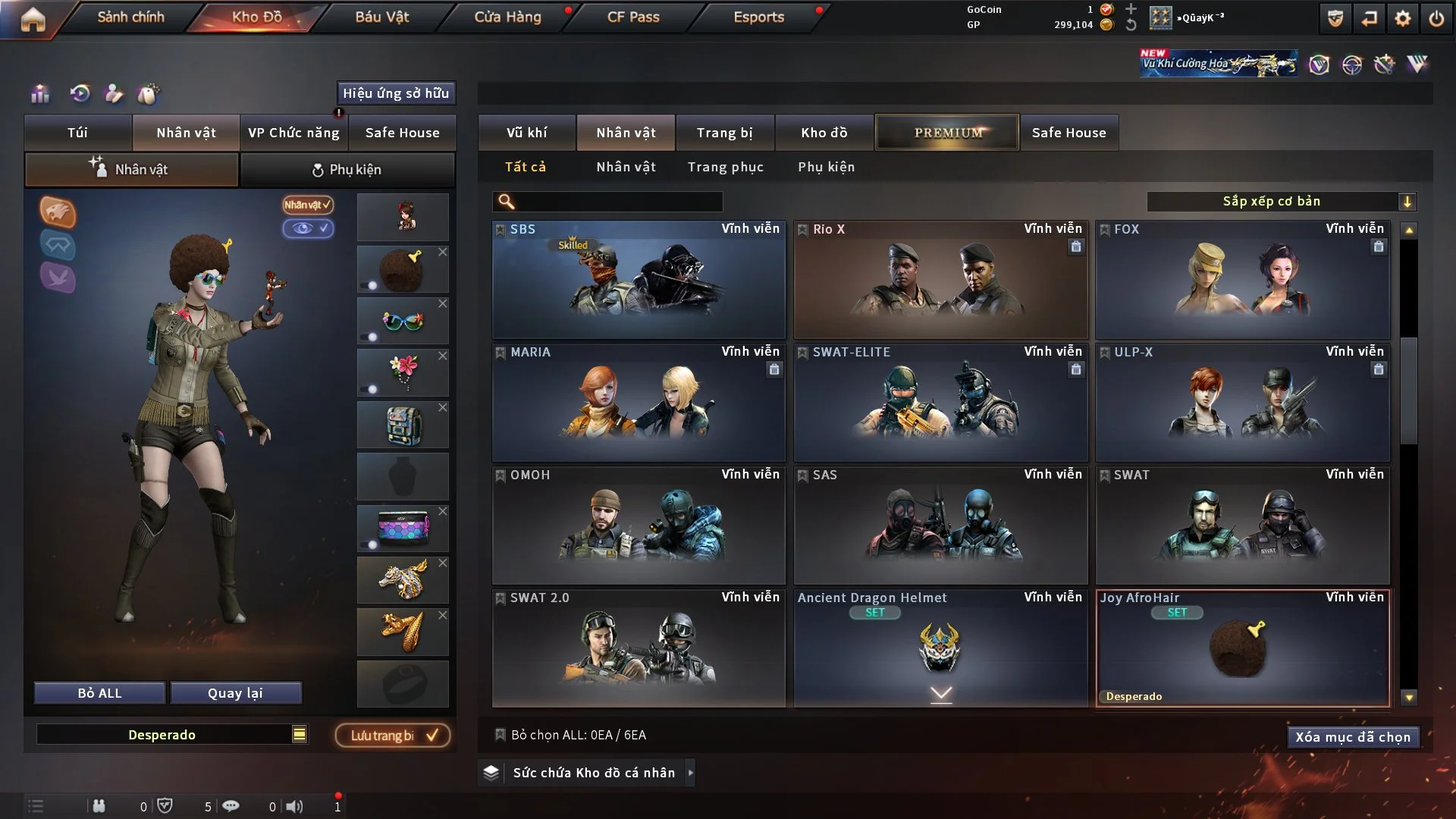1456x819 pixels.
Task: Pick the Ancient Dragon Helmet item
Action: tap(940, 648)
